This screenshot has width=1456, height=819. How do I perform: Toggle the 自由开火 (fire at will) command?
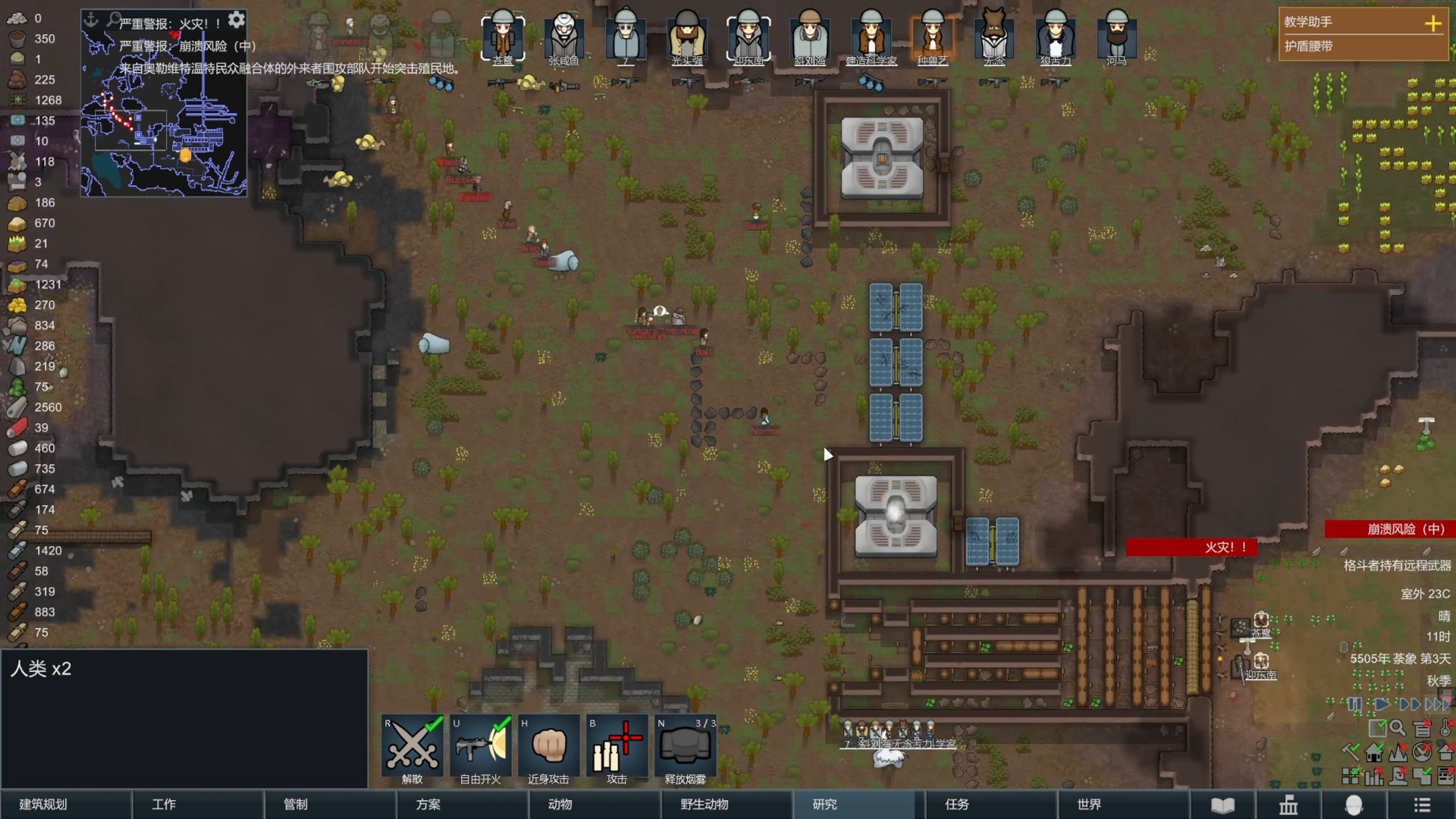[481, 747]
